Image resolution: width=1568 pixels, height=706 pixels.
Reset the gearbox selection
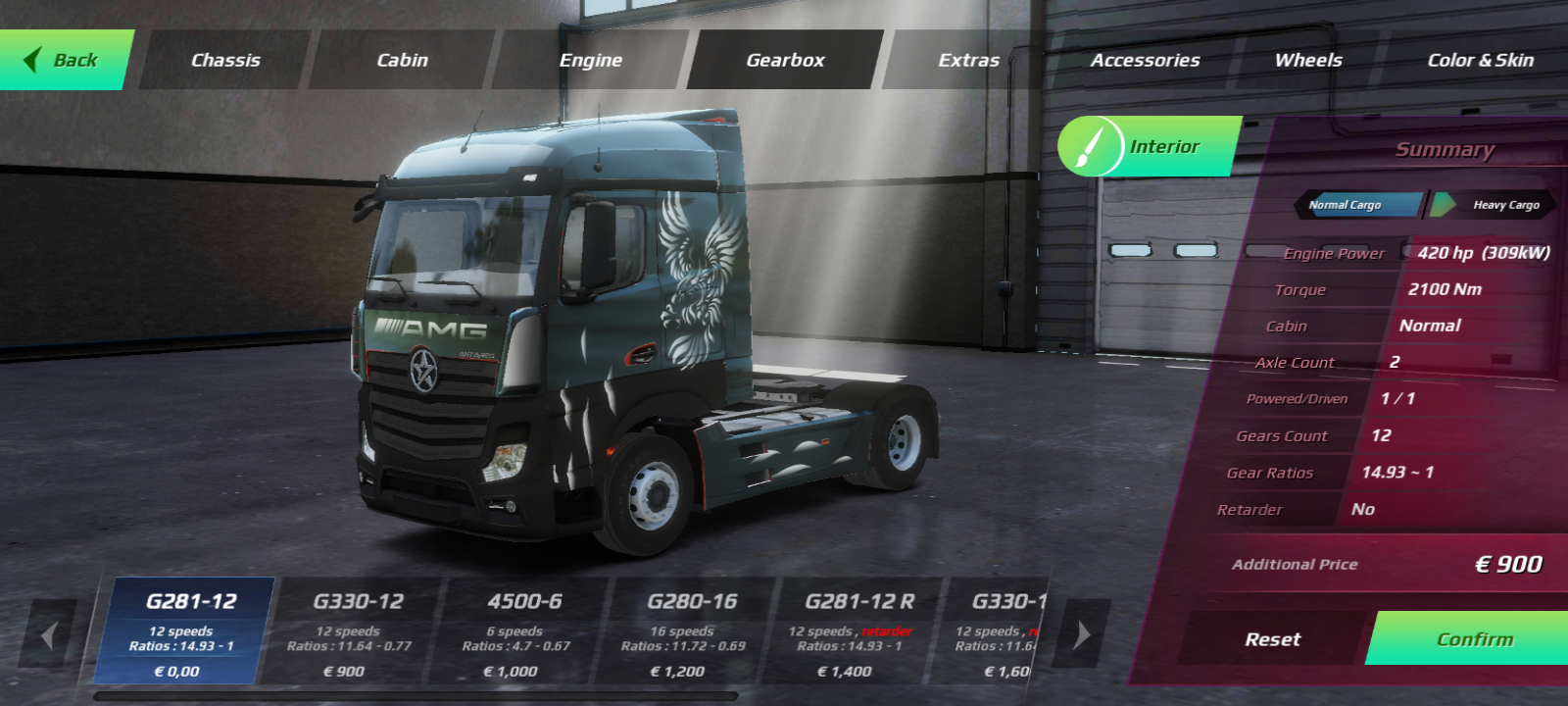1272,639
